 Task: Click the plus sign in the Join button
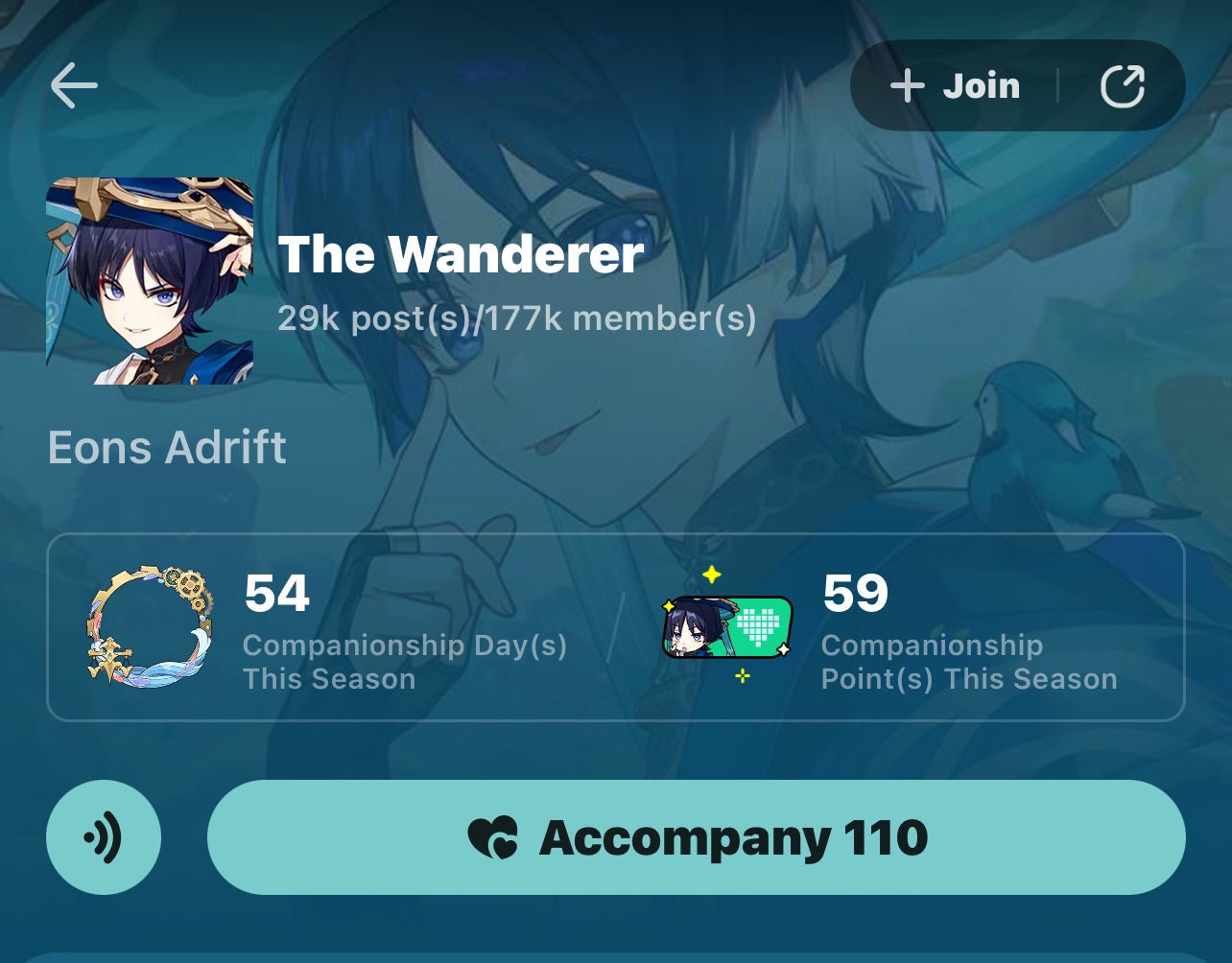coord(906,84)
